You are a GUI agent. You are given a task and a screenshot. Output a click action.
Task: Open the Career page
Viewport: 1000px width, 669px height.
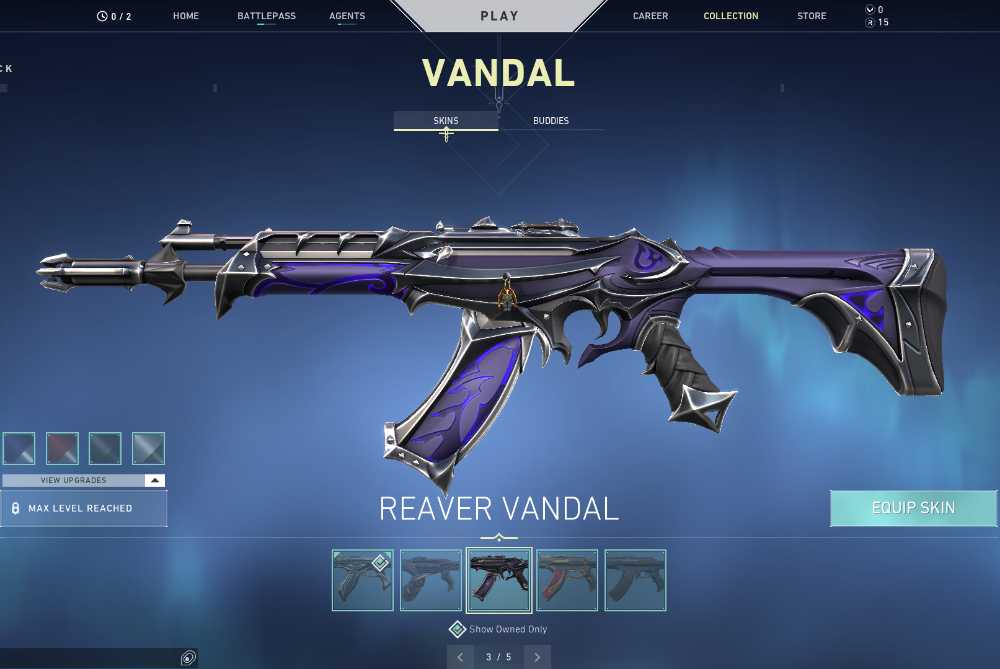pyautogui.click(x=650, y=16)
